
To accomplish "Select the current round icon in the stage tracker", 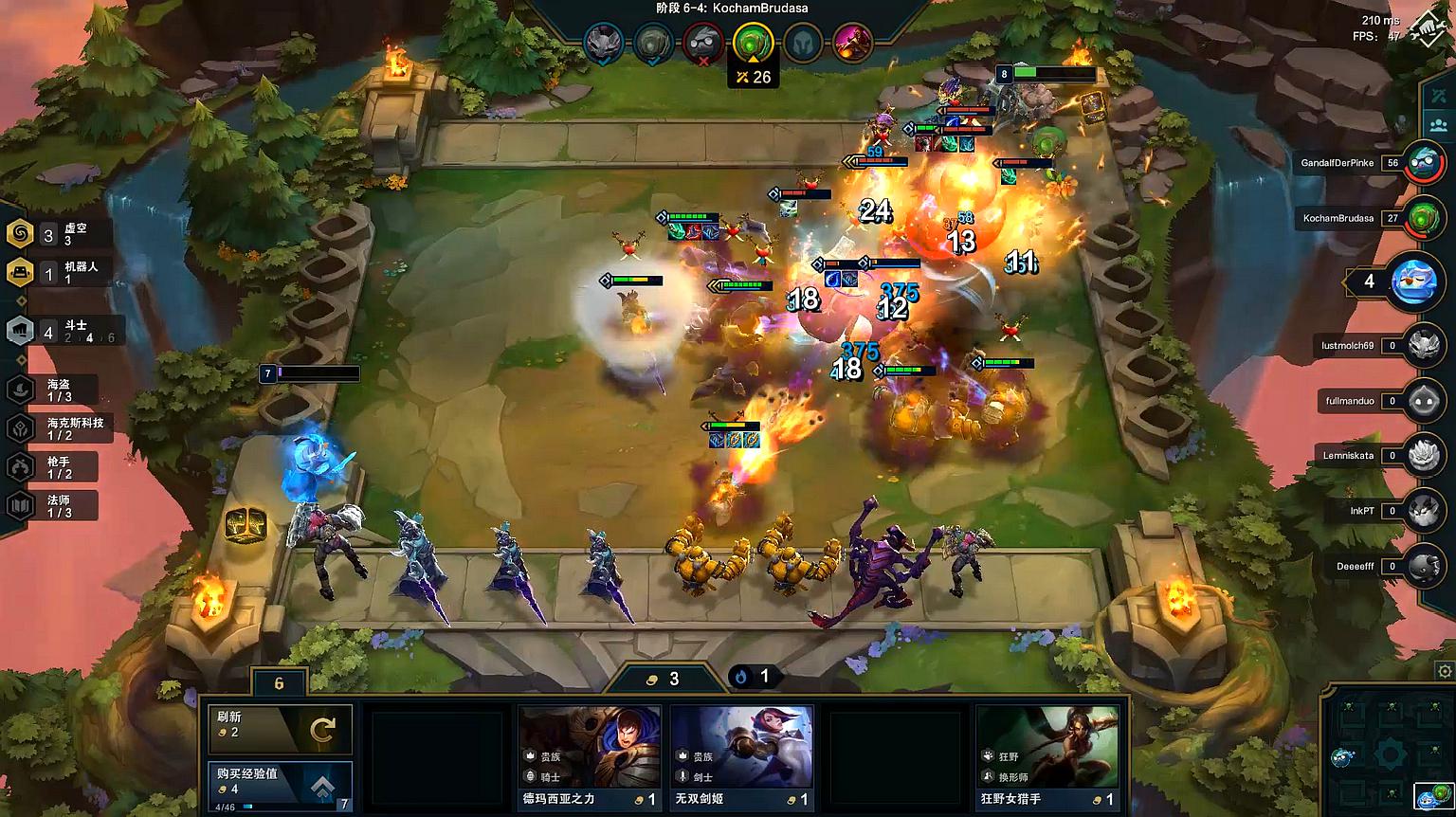I will 753,43.
